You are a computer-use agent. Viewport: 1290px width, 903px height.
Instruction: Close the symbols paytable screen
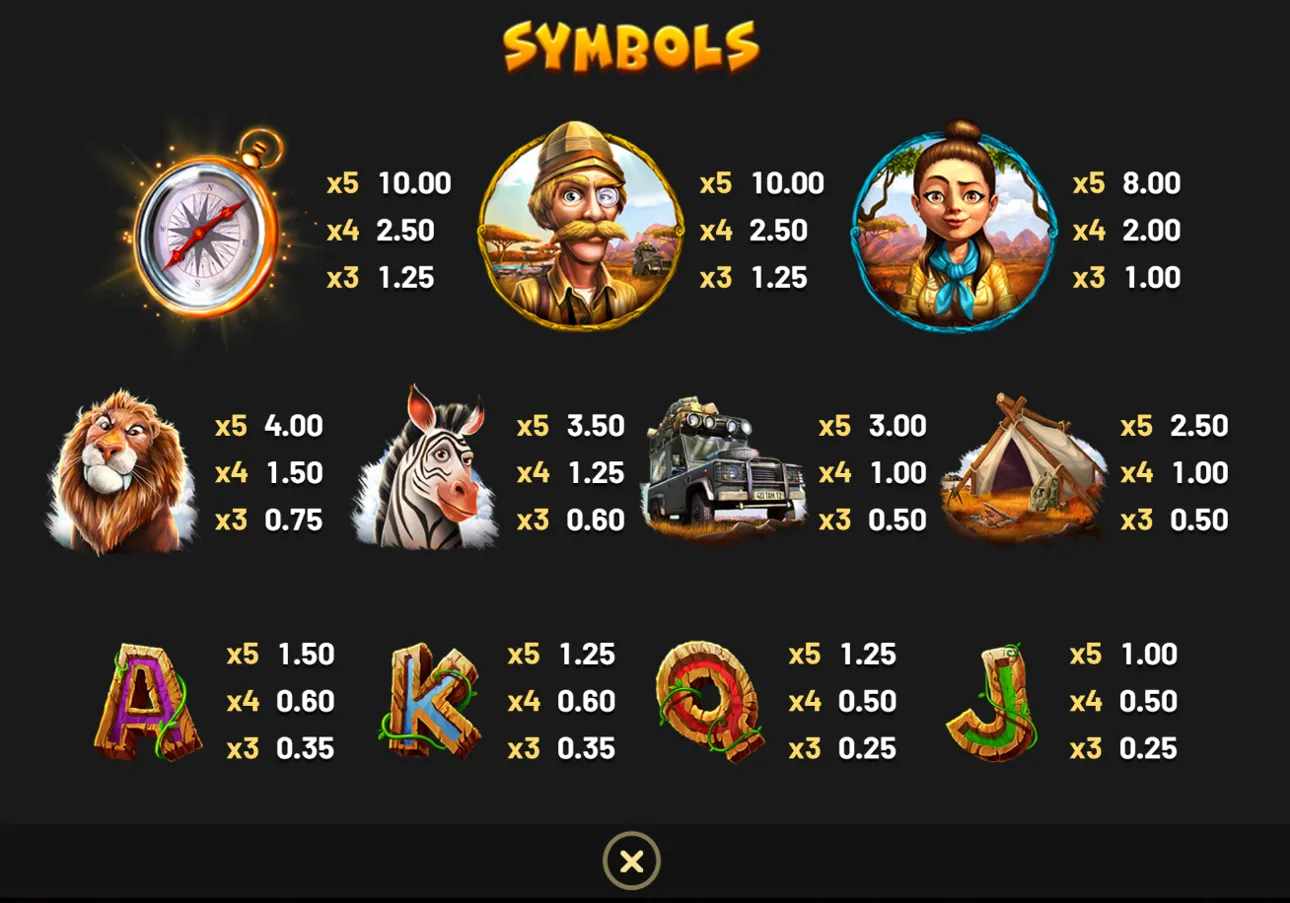[630, 860]
